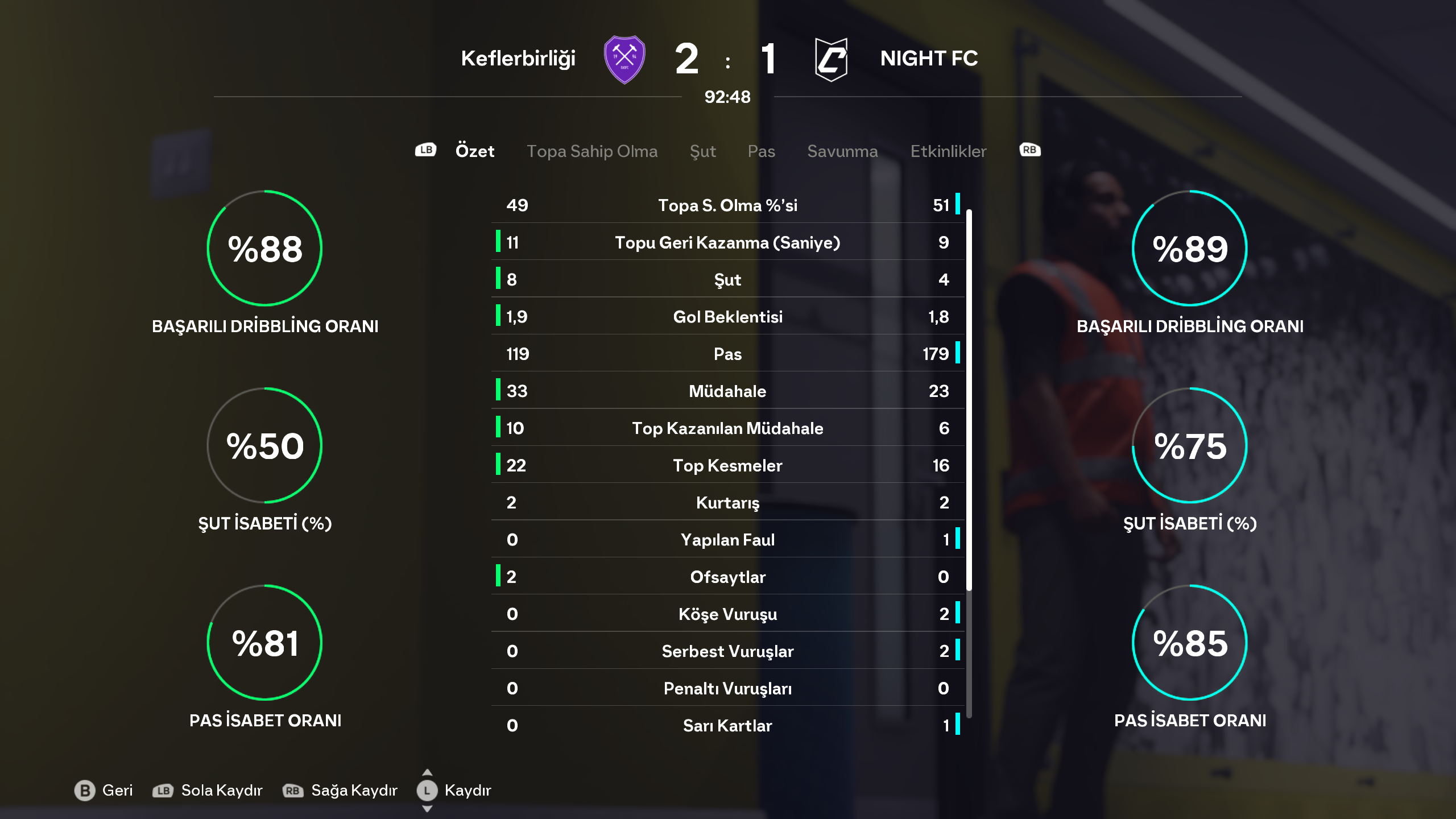
Task: Switch to the Savunma tab
Action: 842,151
